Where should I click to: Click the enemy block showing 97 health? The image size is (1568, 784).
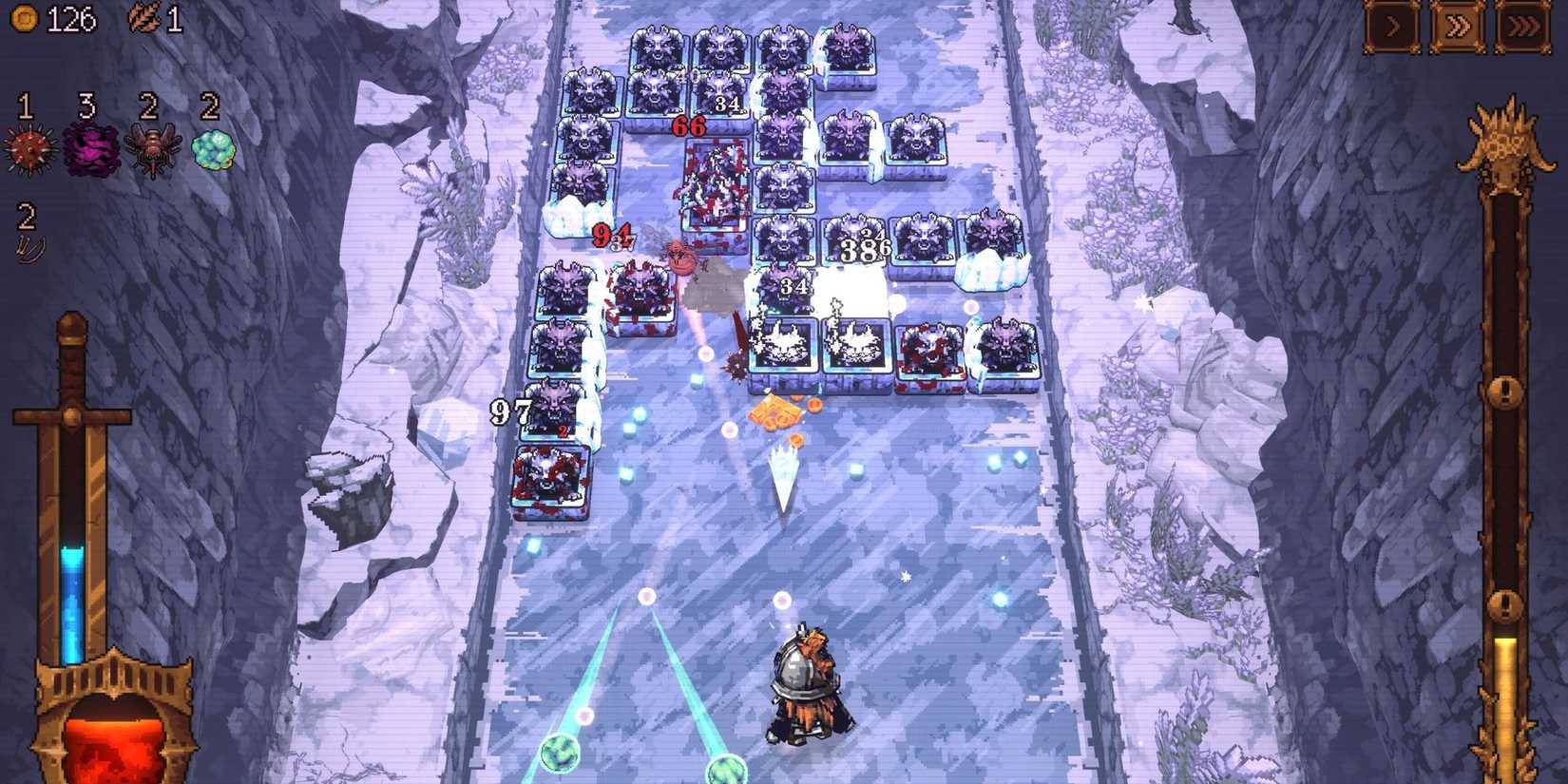click(x=551, y=411)
